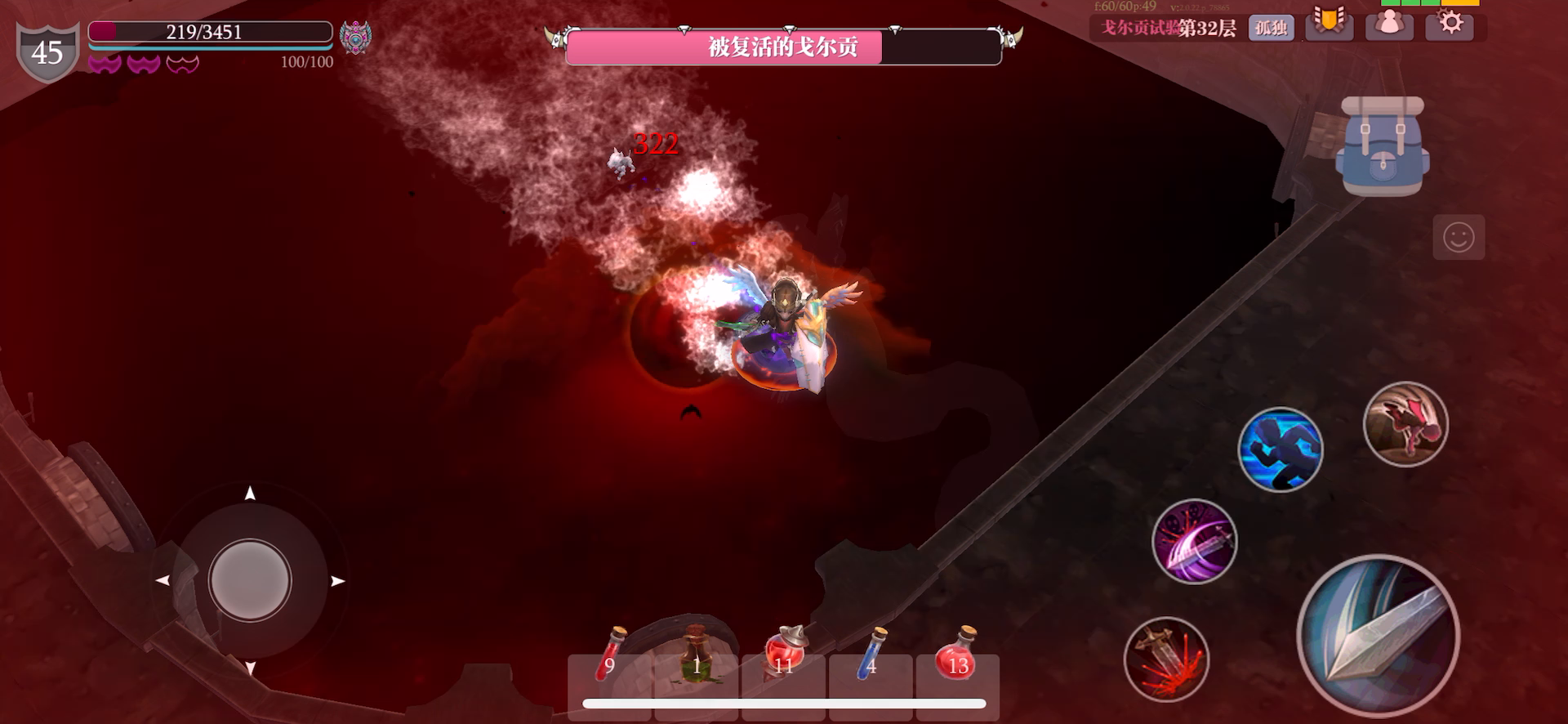Image resolution: width=1568 pixels, height=724 pixels.
Task: Tap the white progress bar below item slots
Action: click(x=784, y=702)
